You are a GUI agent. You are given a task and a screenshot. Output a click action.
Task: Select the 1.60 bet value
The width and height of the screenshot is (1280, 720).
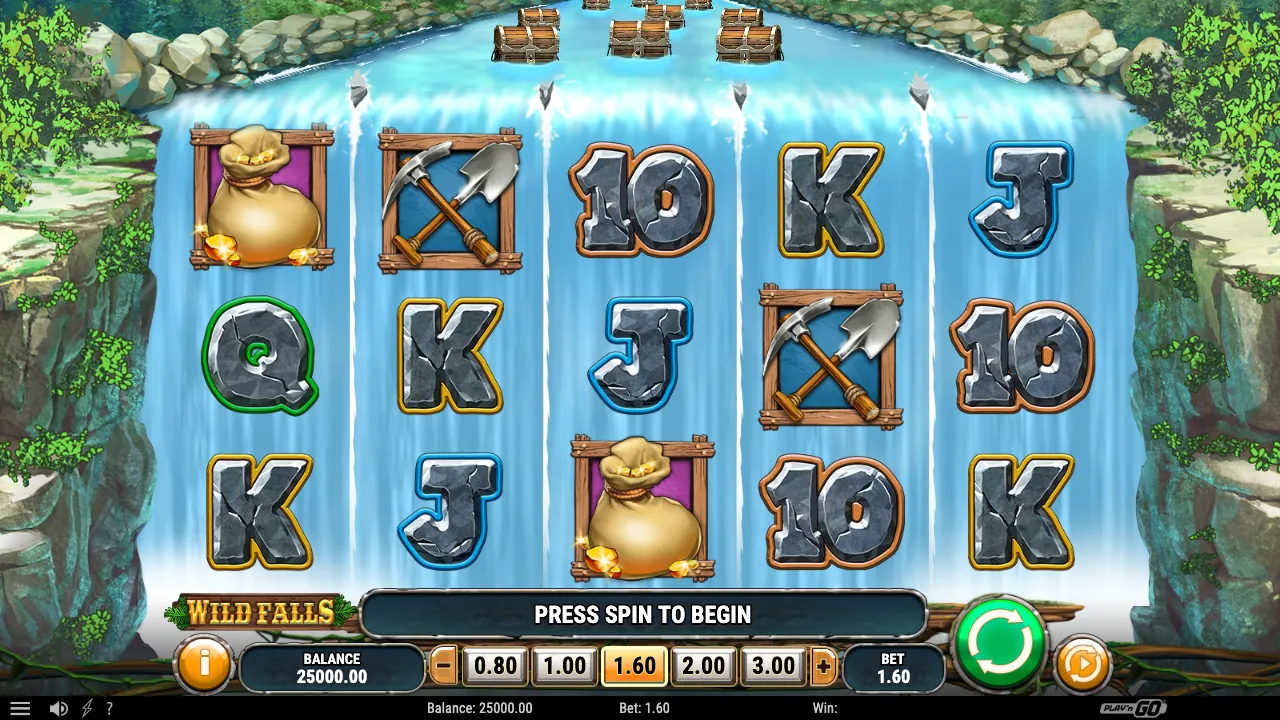click(635, 666)
